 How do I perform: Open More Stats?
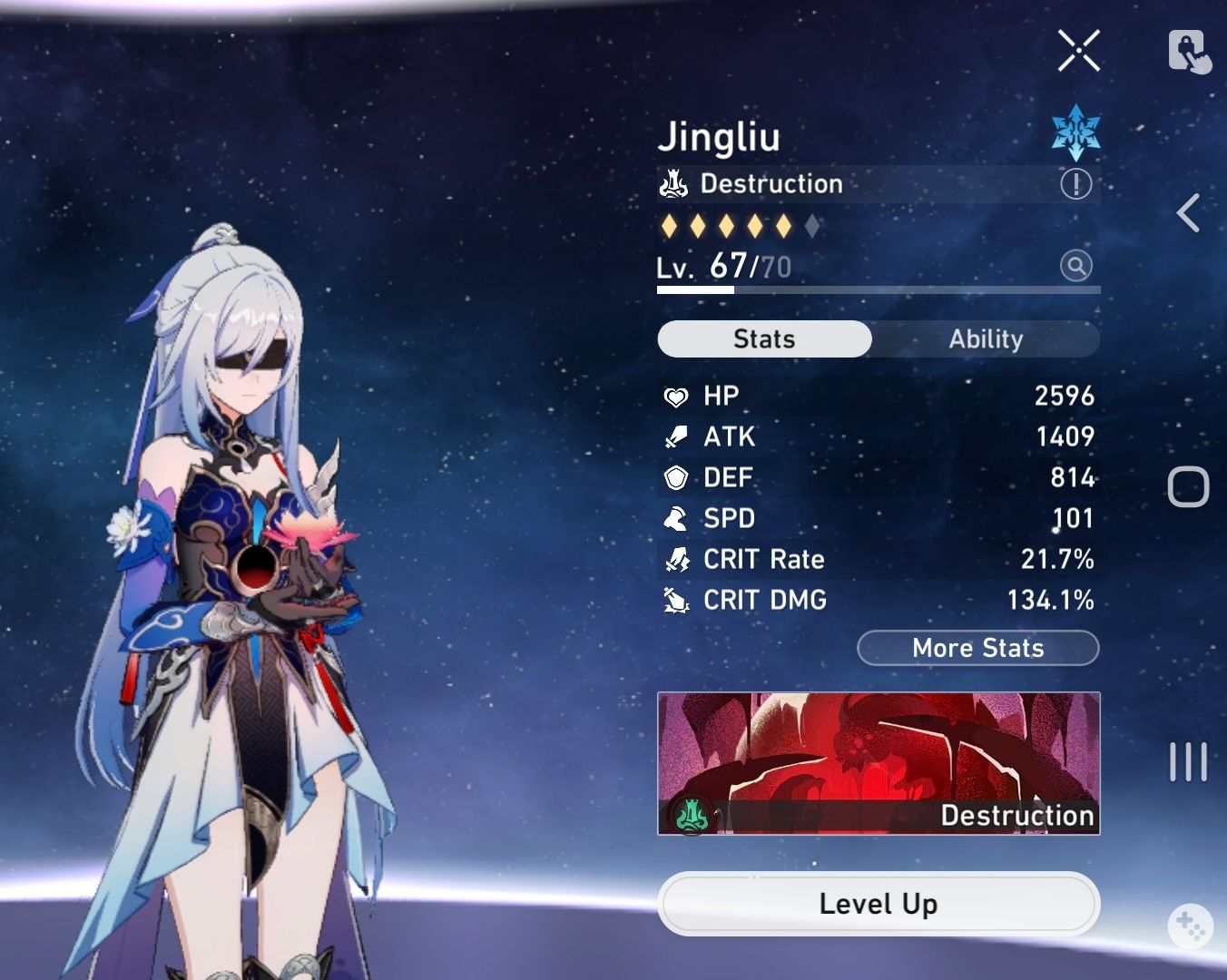[977, 648]
